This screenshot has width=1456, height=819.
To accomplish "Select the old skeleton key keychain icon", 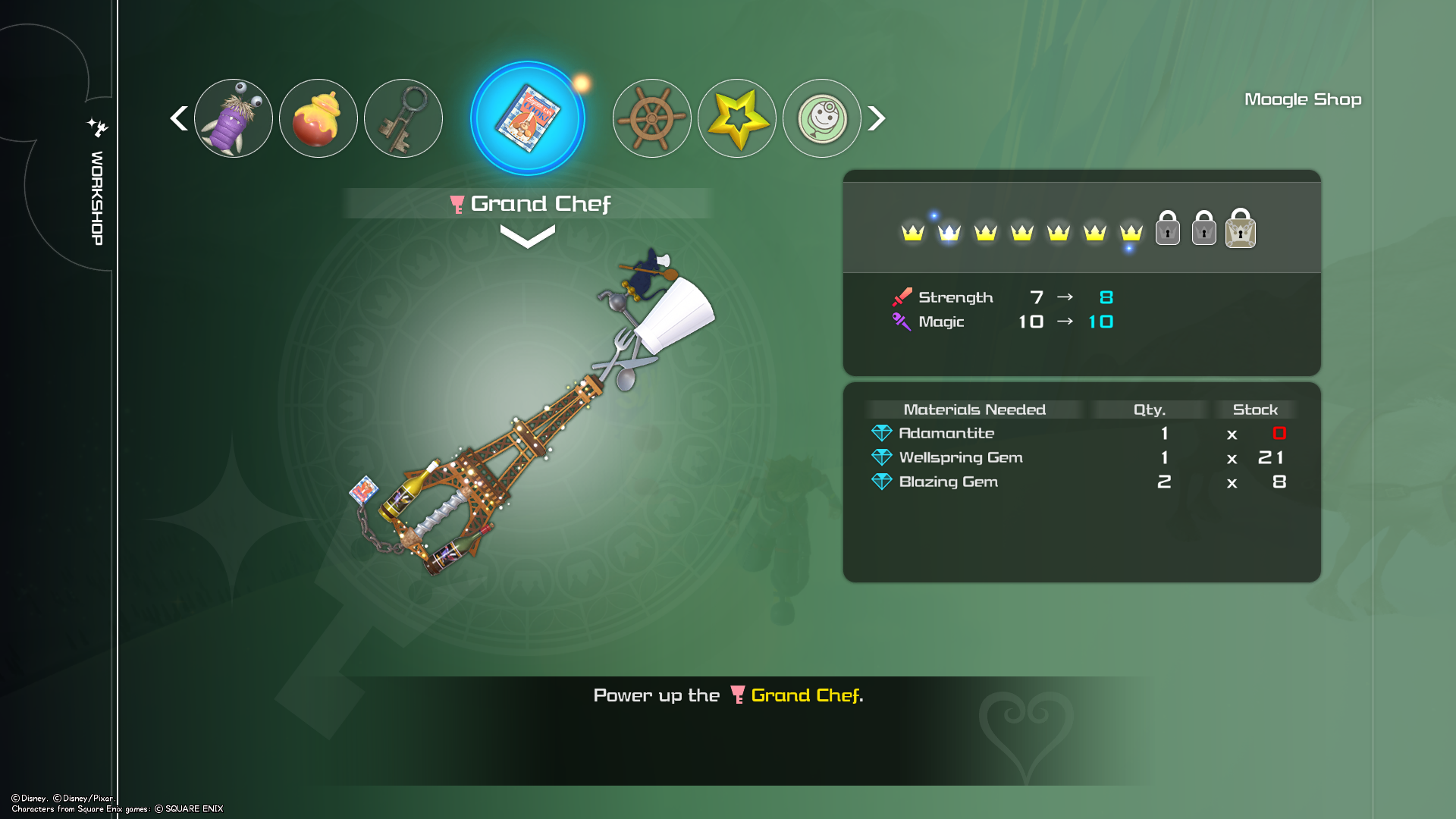I will click(x=403, y=118).
